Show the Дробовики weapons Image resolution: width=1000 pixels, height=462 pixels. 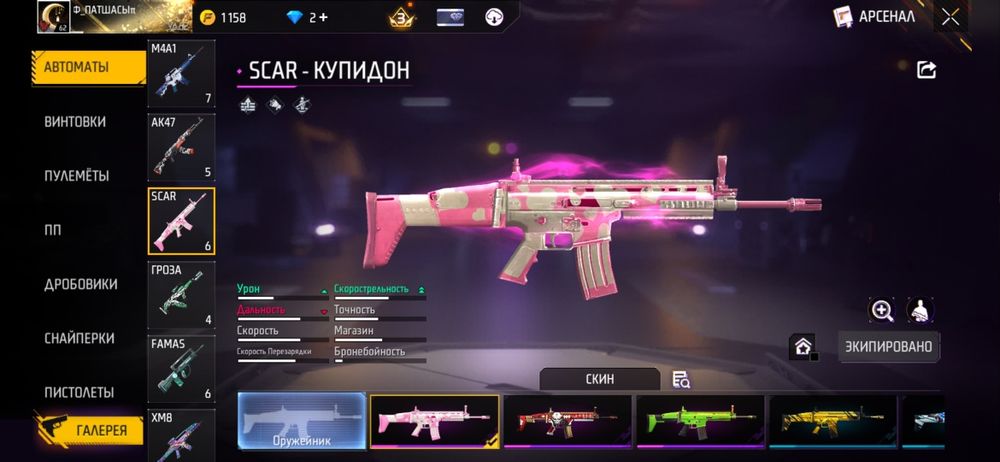(81, 284)
